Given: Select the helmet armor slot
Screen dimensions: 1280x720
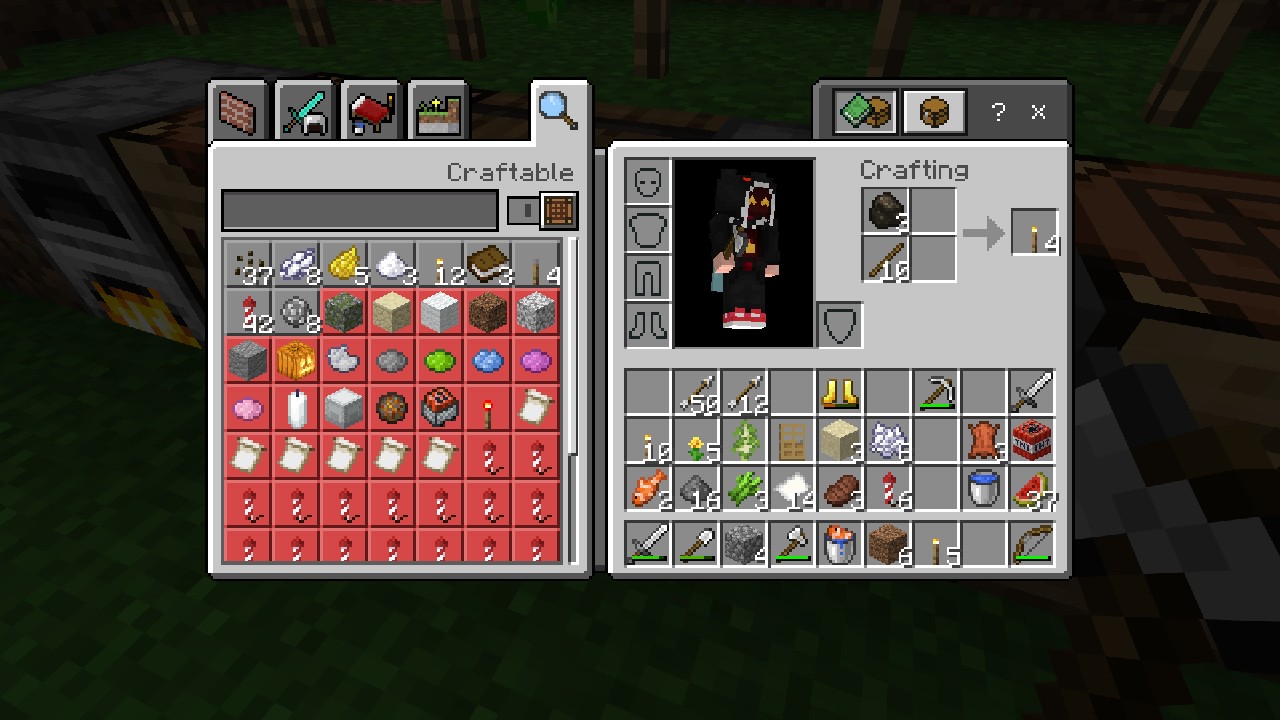Looking at the screenshot, I should 646,182.
